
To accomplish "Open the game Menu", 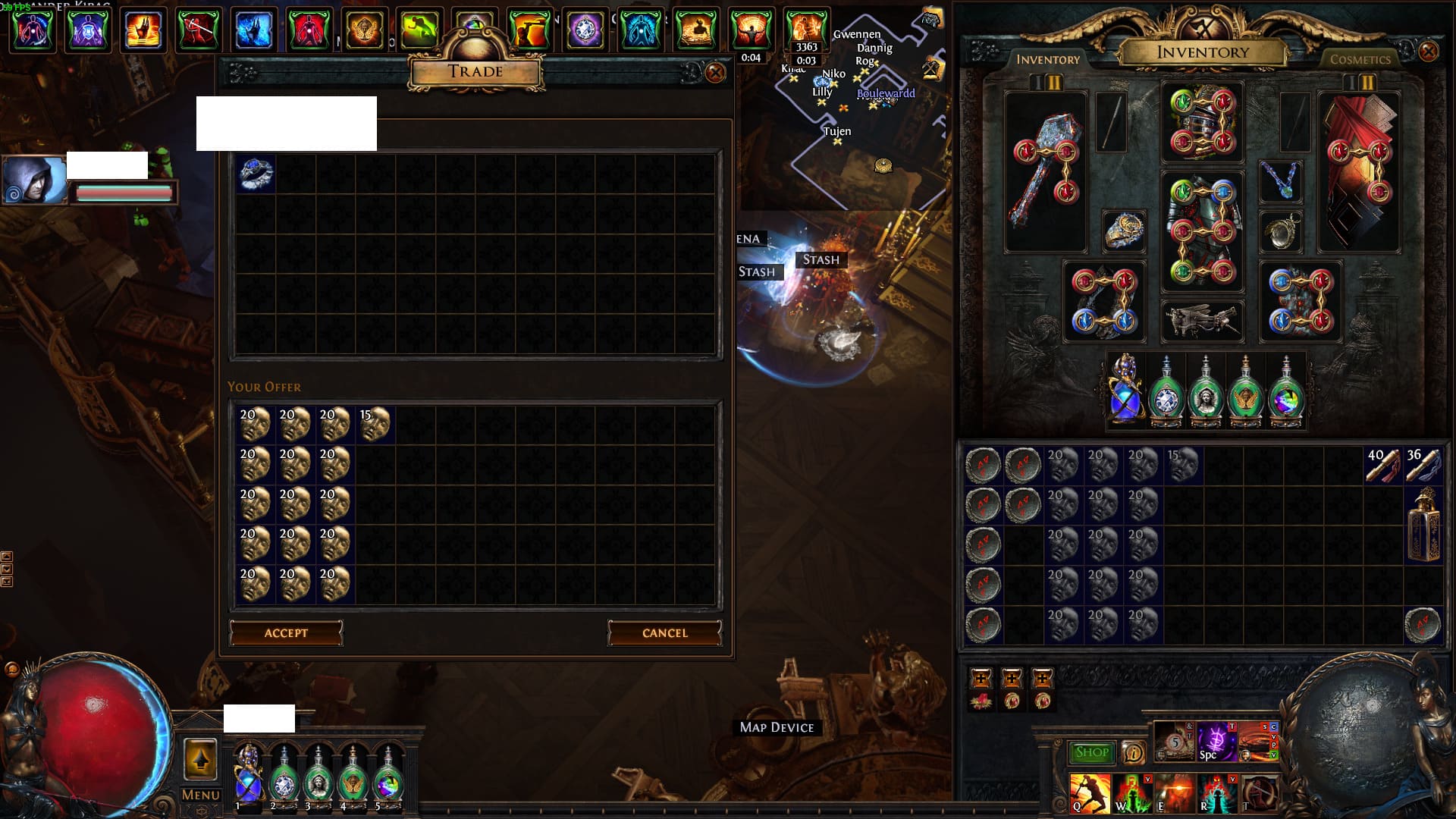I will click(x=201, y=795).
